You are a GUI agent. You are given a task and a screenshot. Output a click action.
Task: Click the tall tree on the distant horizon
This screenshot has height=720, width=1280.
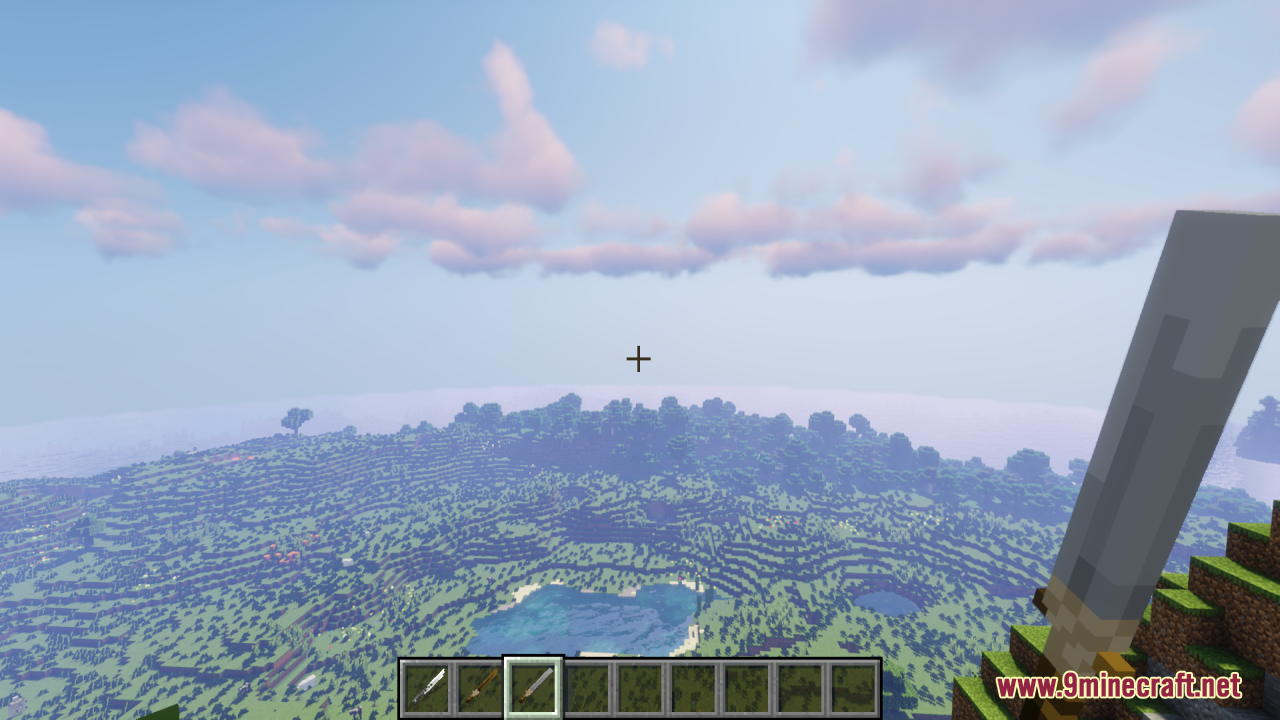[297, 420]
